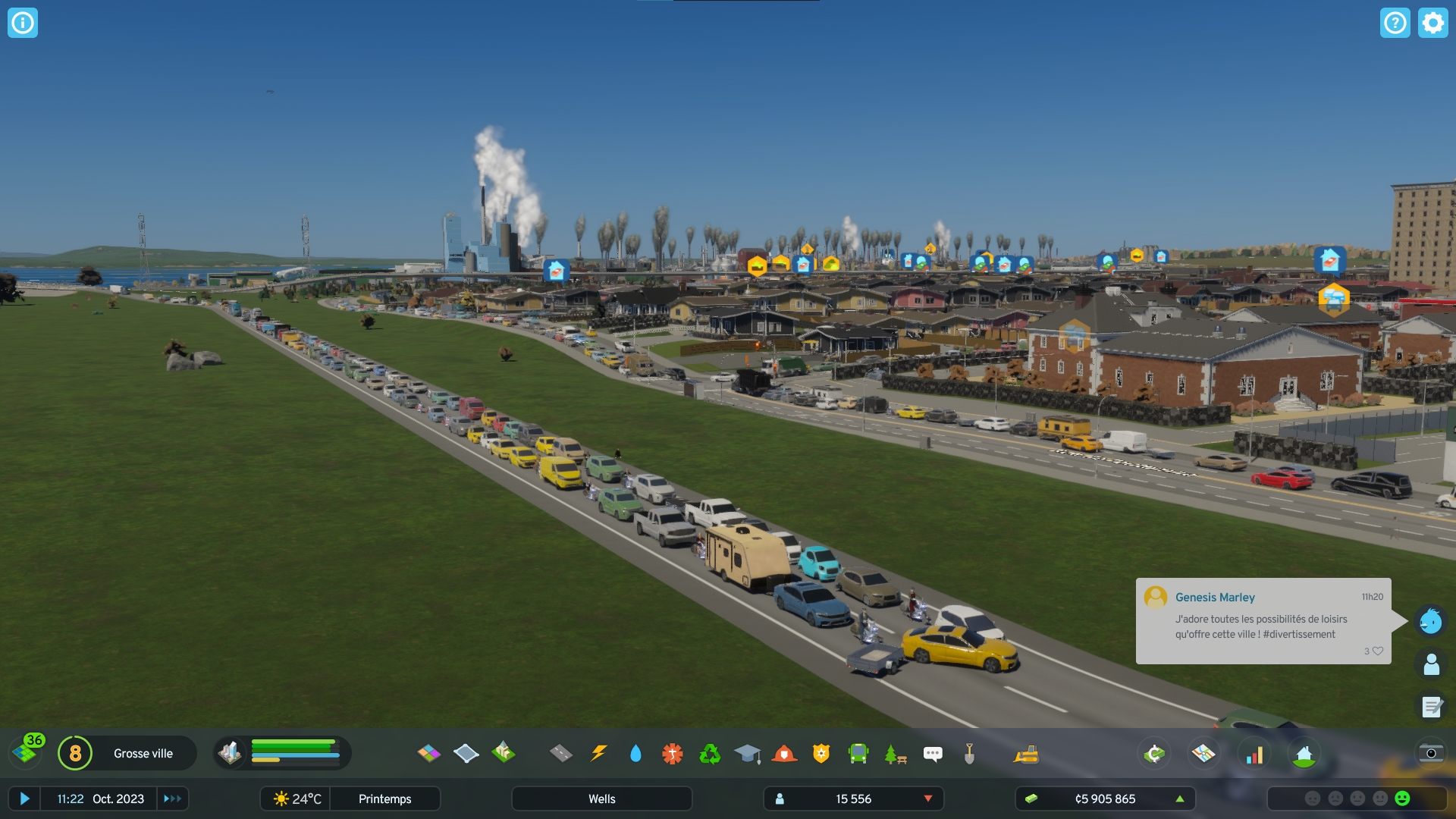Open the green bus transportation menu
This screenshot has height=819, width=1456.
tap(858, 753)
